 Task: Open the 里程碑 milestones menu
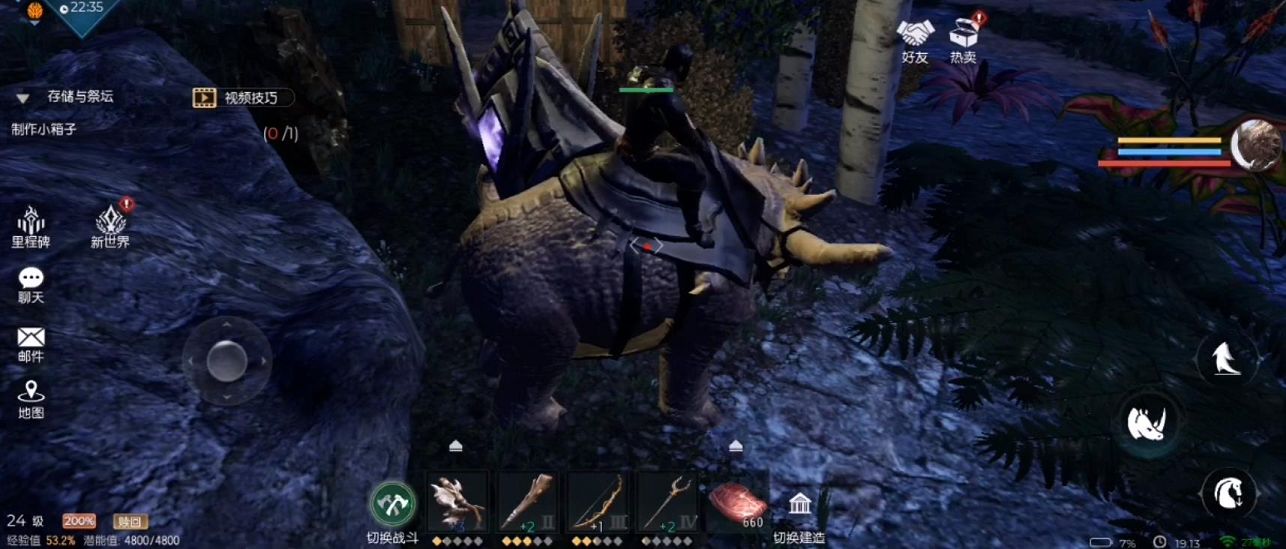(x=31, y=225)
